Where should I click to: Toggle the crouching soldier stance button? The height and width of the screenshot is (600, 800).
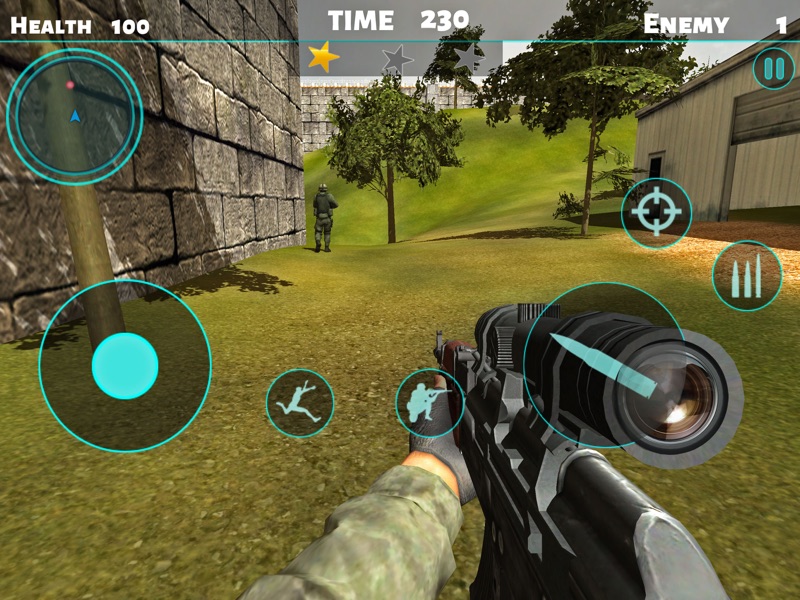430,403
